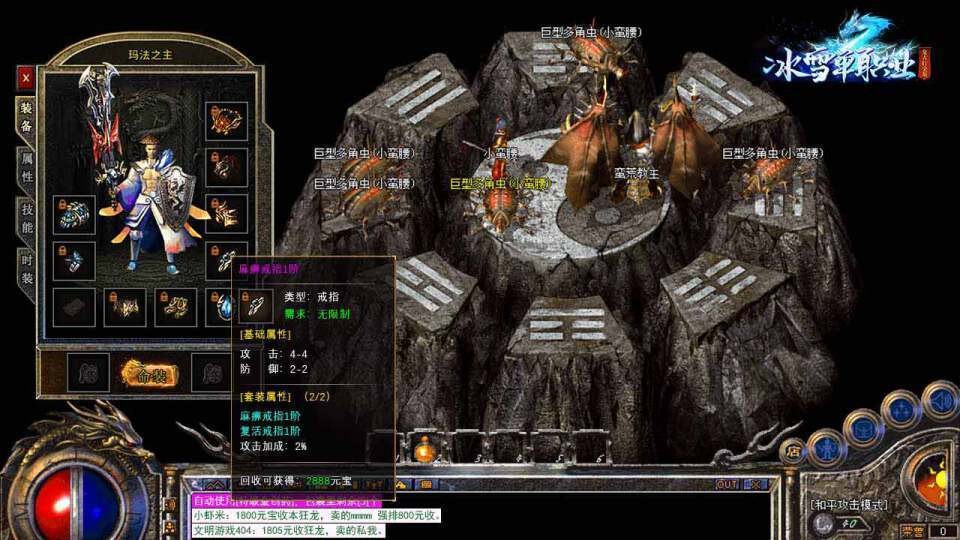960x540 pixels.
Task: Open the character figure round button
Action: tap(827, 448)
